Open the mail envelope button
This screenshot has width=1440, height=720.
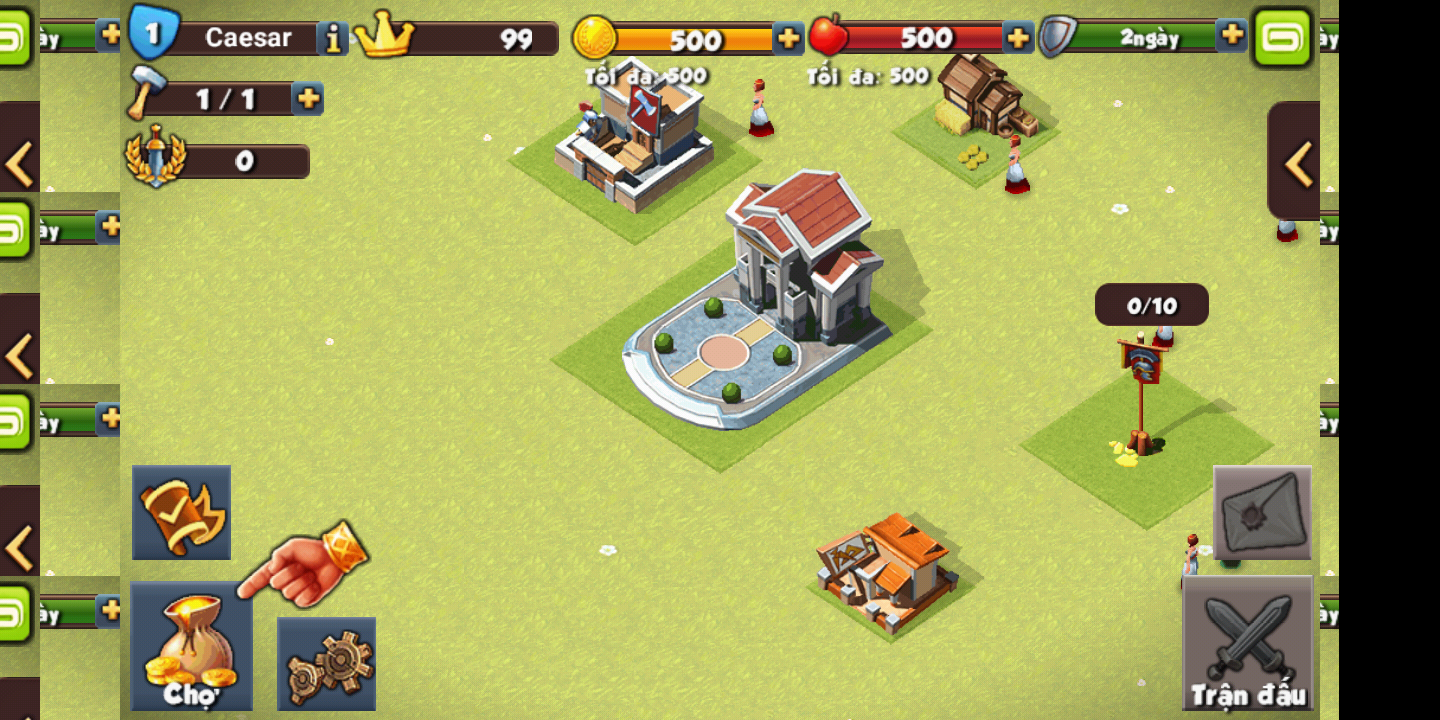pos(1262,512)
